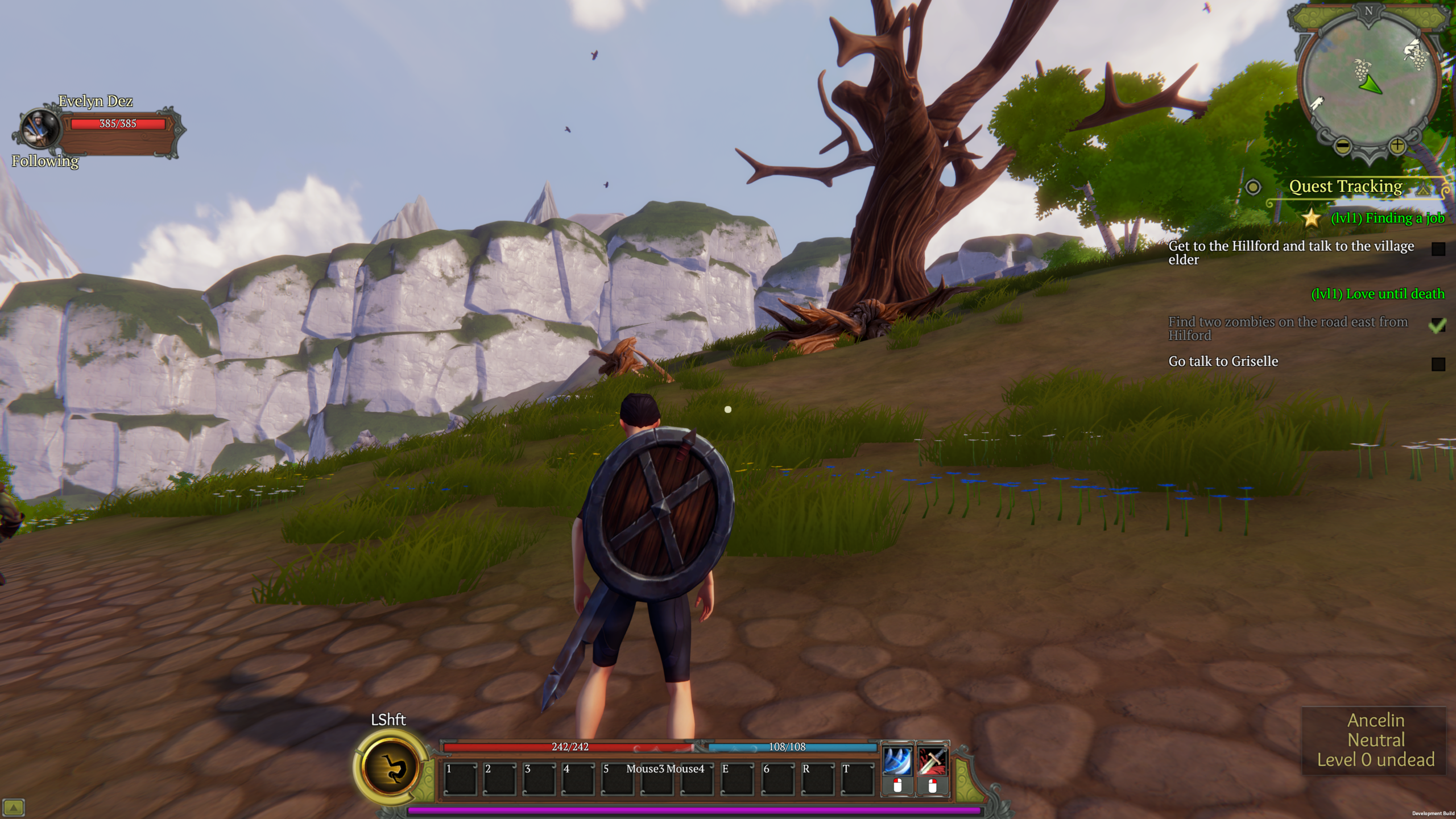Image resolution: width=1456 pixels, height=819 pixels.
Task: Collapse the Quest Tracking panel arrow
Action: 1424,189
